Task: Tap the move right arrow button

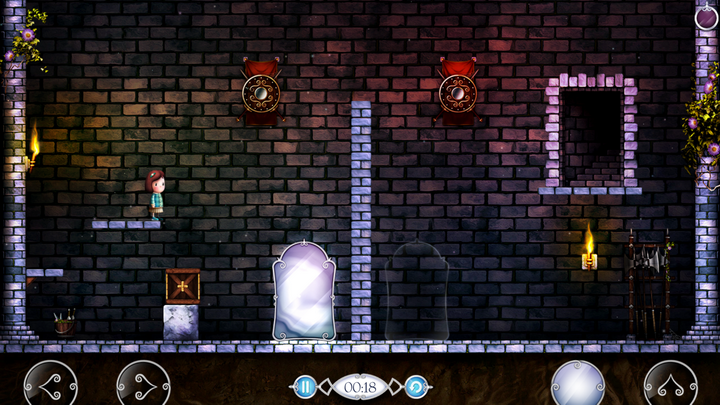Action: click(142, 384)
